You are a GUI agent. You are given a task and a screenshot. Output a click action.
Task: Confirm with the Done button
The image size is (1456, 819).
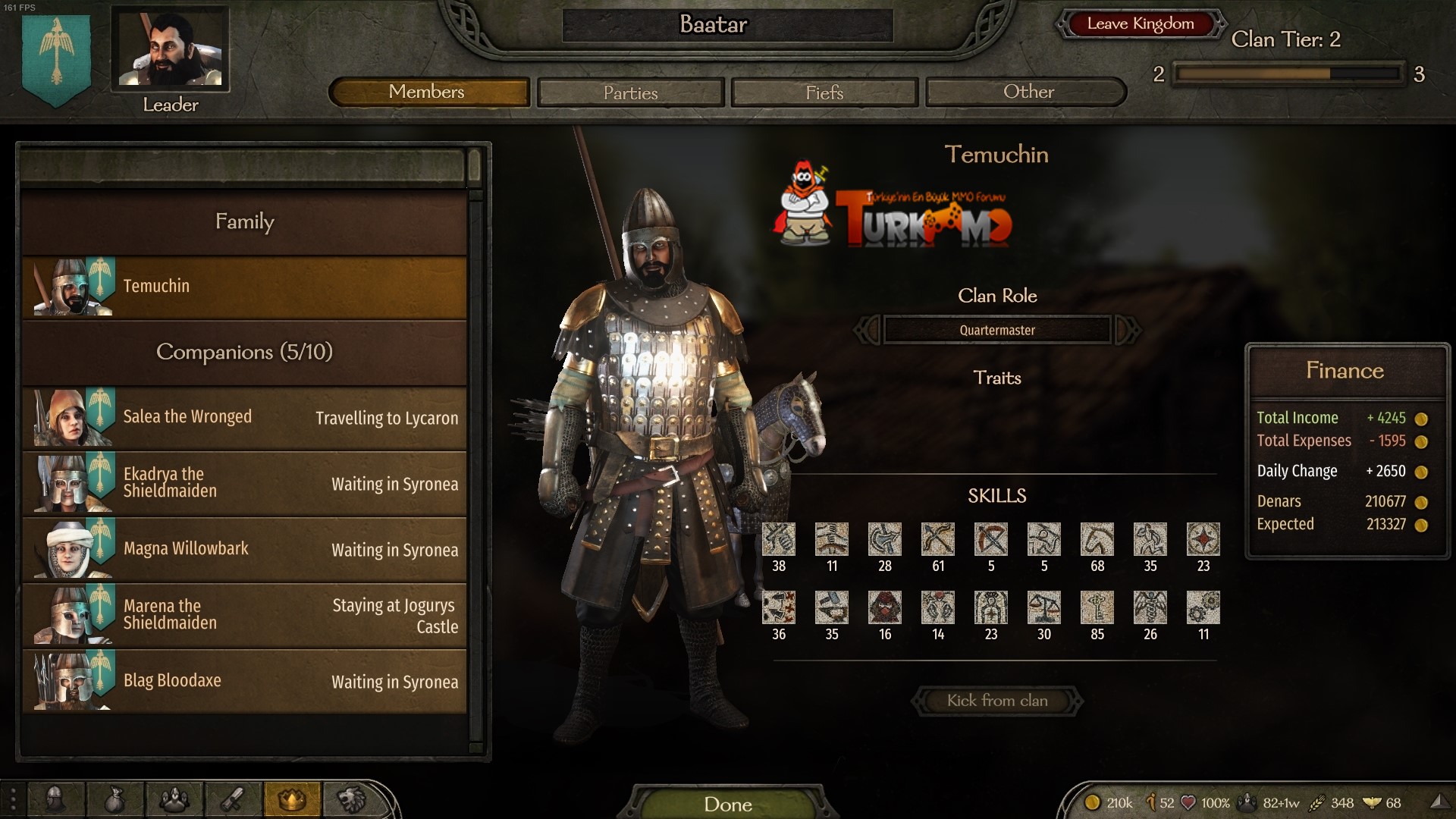[727, 804]
